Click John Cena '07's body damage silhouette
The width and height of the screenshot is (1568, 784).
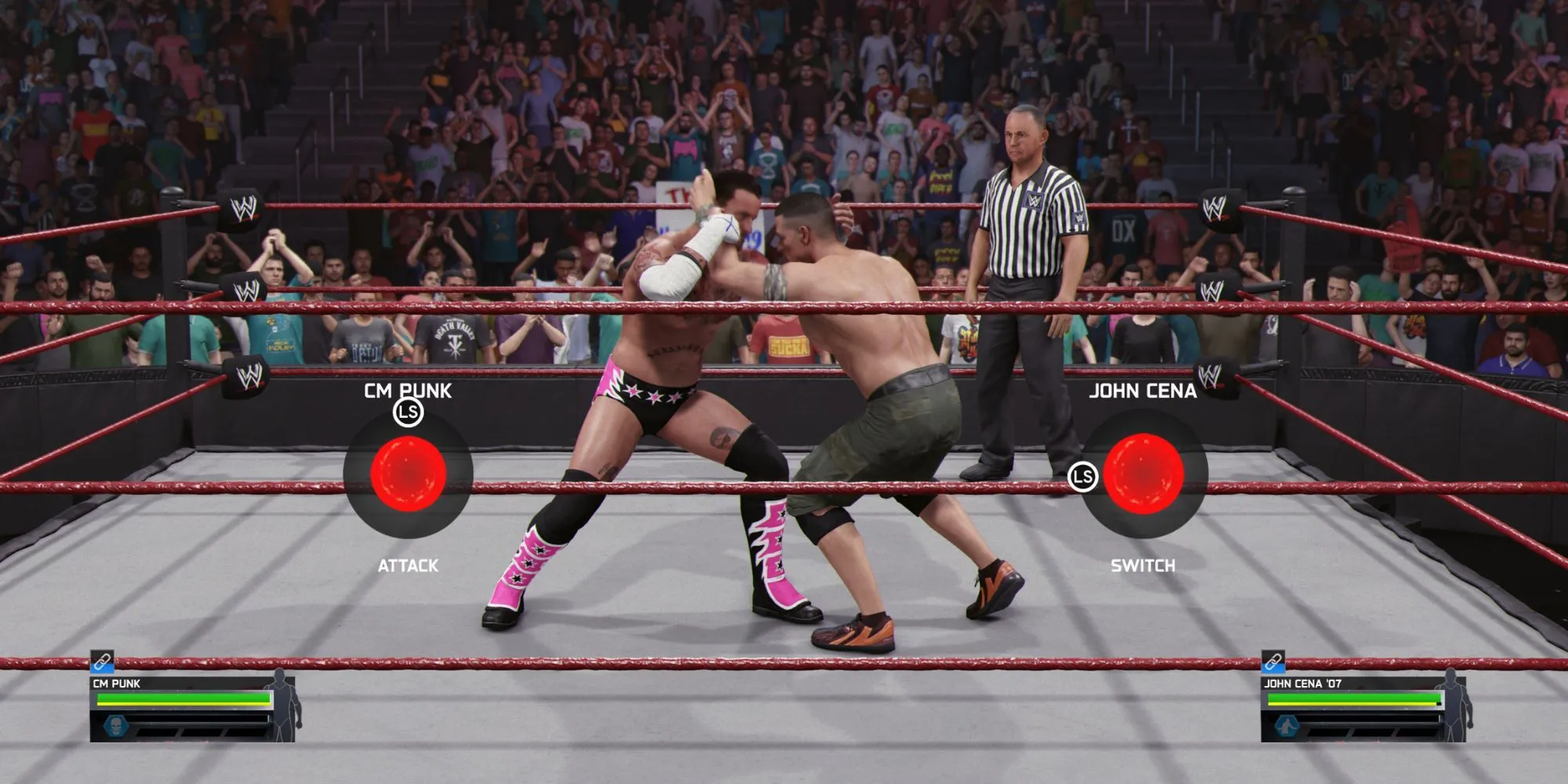[x=1452, y=704]
